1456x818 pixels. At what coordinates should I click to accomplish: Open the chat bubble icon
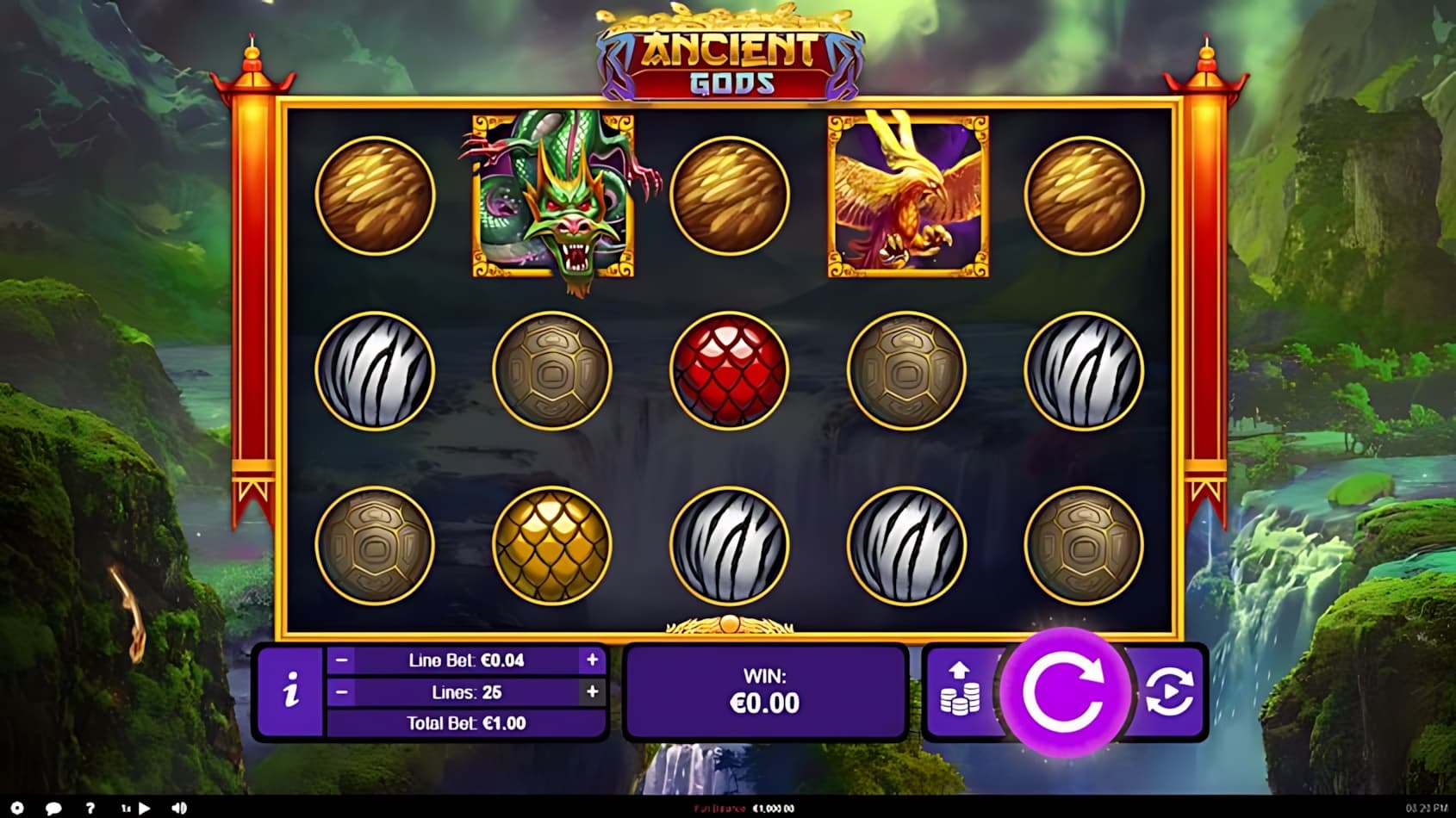tap(53, 808)
